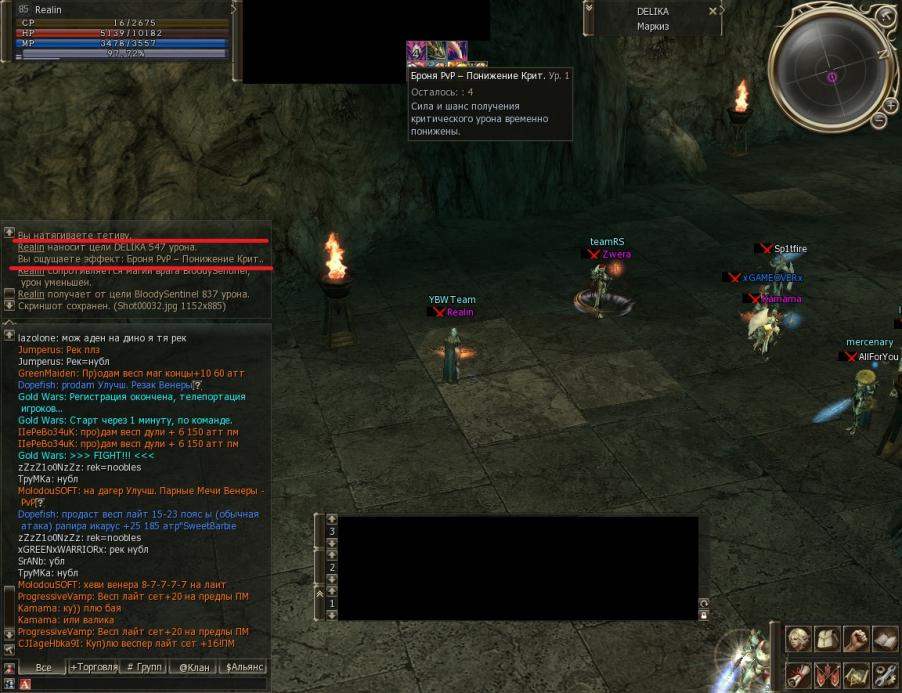Open the skills book icon
This screenshot has width=902, height=693.
coord(885,638)
